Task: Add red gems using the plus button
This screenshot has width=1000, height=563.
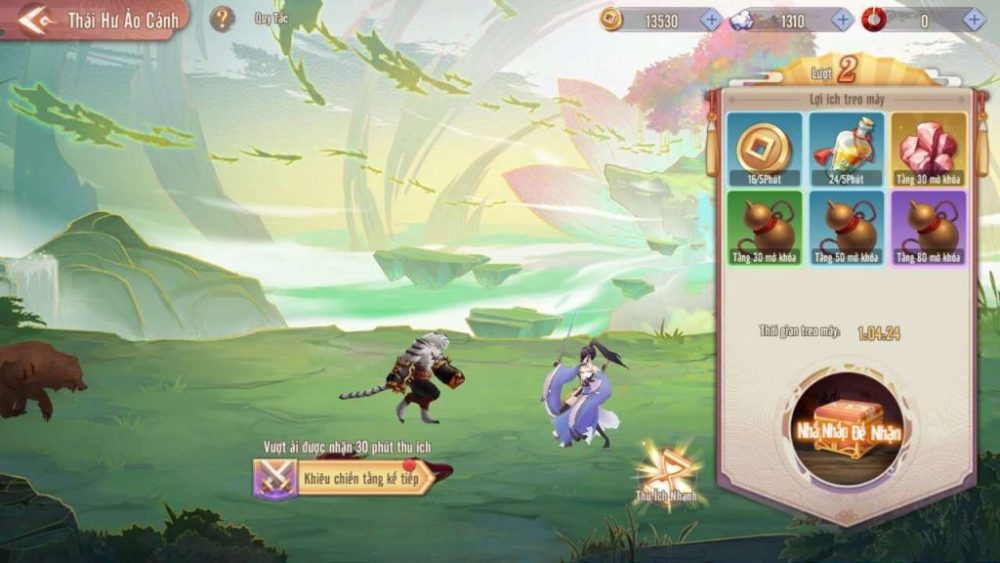Action: coord(974,20)
